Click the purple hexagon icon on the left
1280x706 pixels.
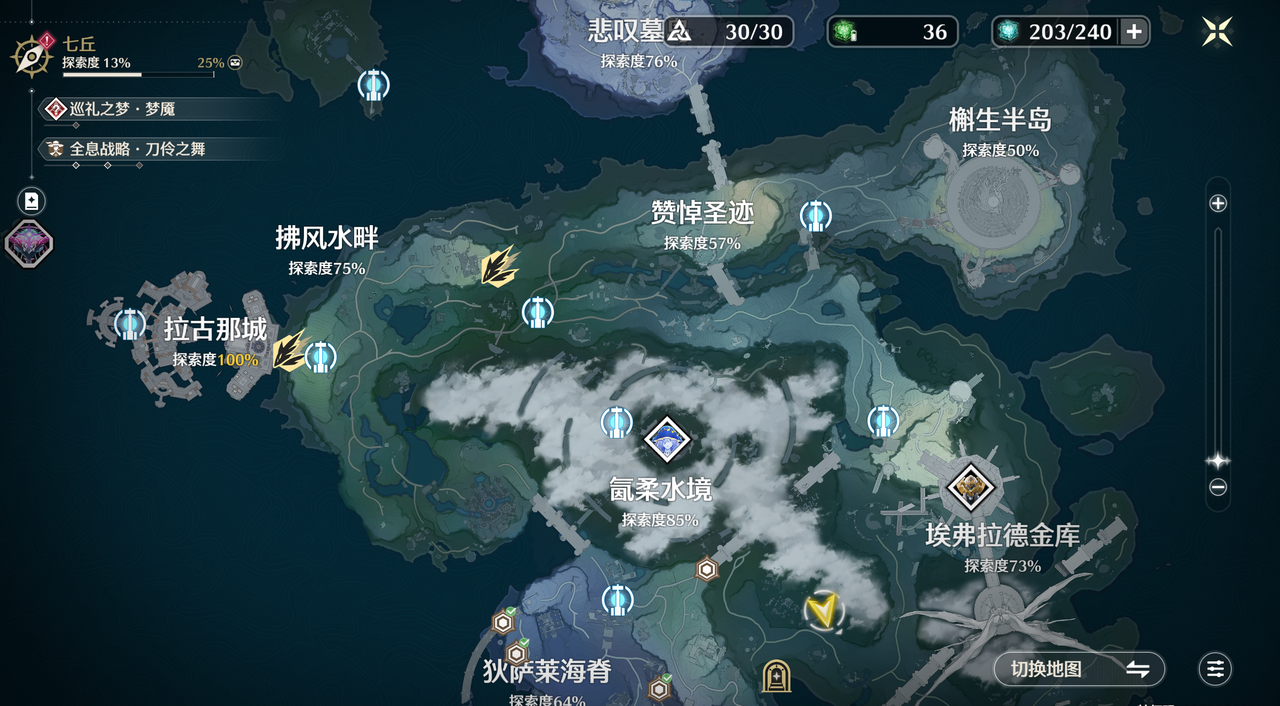29,243
